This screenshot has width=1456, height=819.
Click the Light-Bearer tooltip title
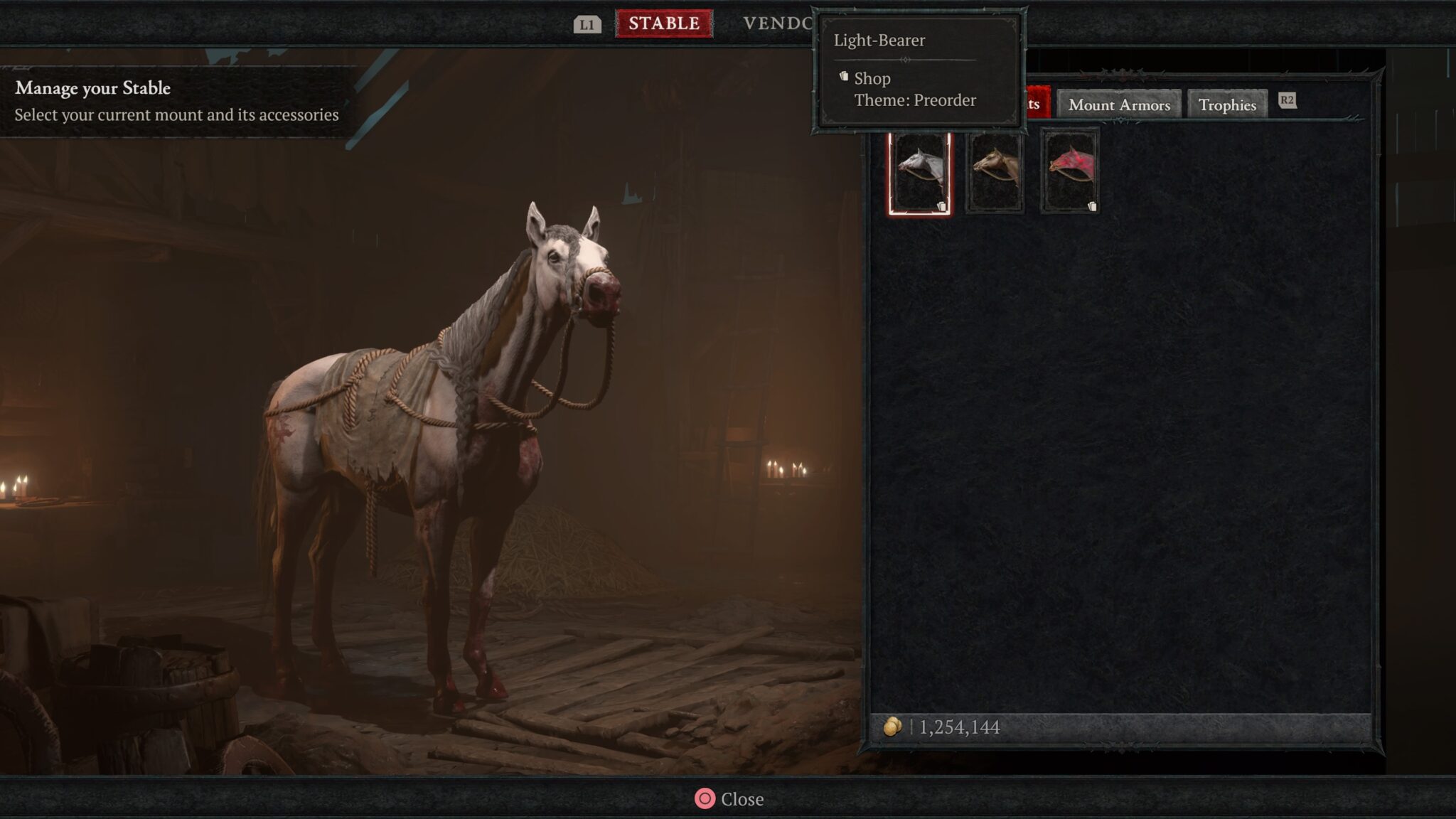tap(879, 41)
